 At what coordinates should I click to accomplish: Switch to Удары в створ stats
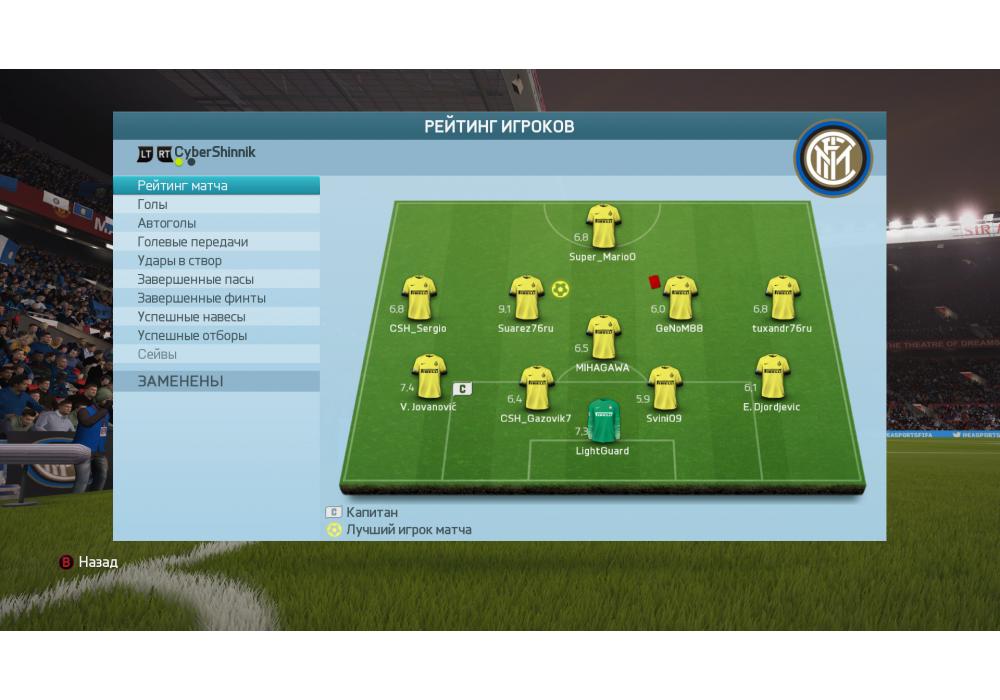[x=216, y=261]
